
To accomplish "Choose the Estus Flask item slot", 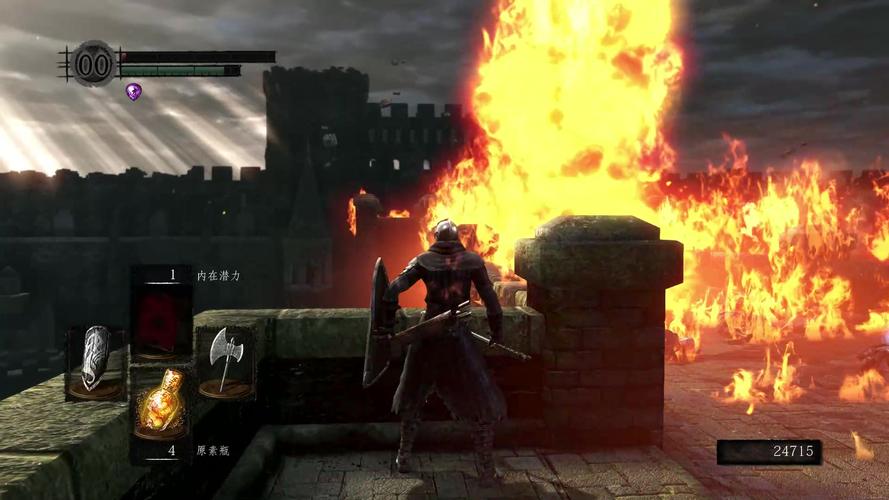I will click(x=161, y=405).
